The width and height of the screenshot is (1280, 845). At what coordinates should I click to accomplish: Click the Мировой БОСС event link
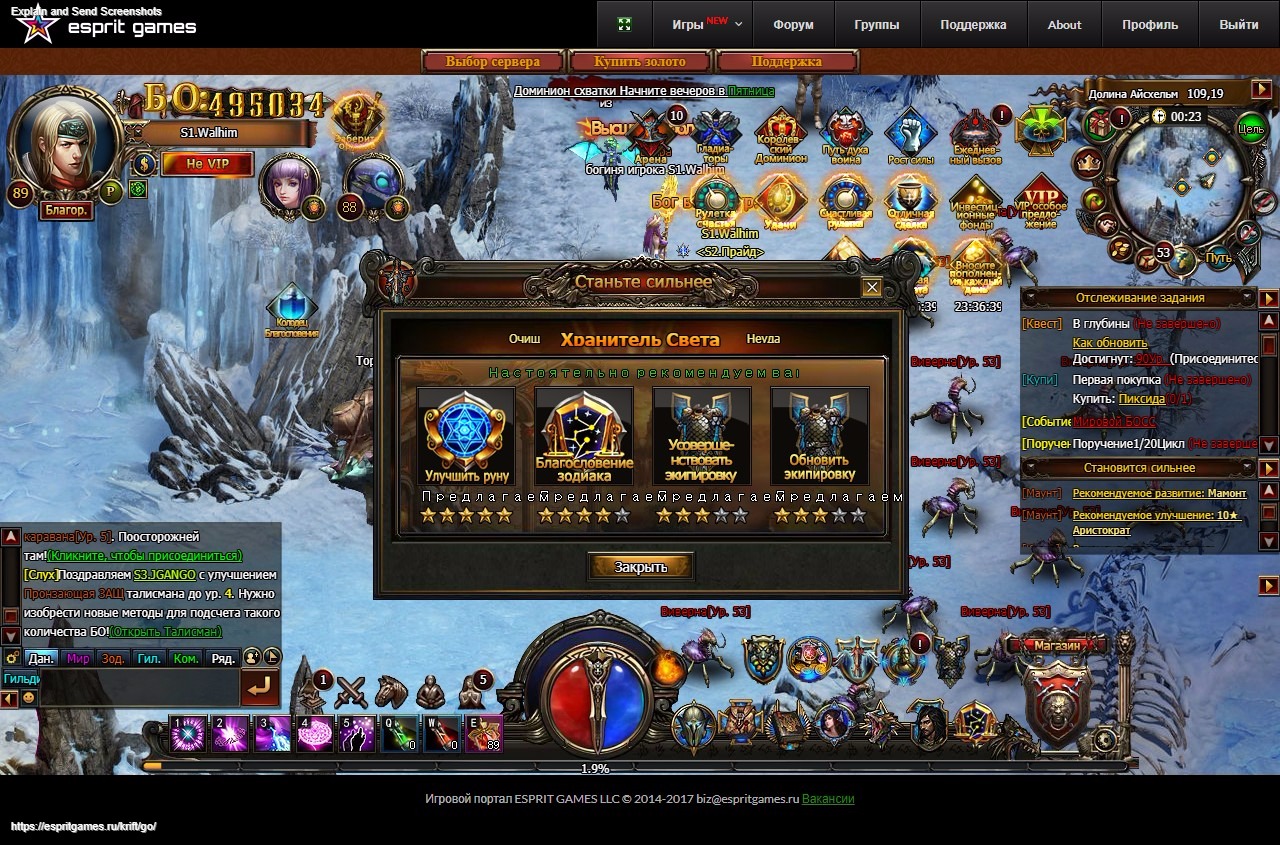pos(1114,422)
